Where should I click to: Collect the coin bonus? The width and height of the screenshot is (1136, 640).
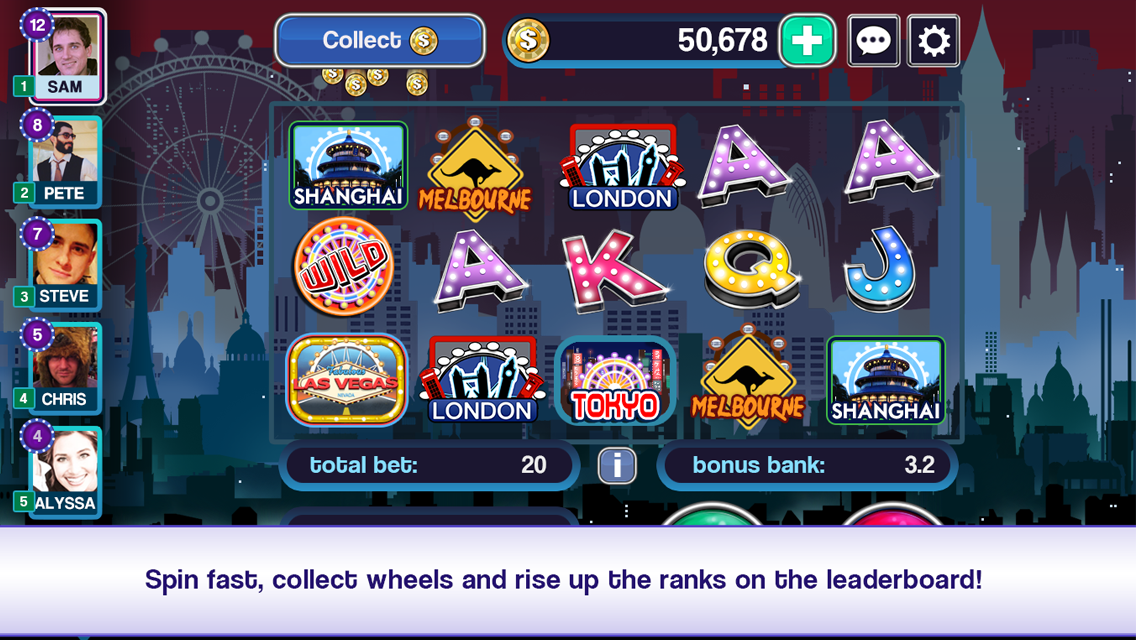coord(380,41)
